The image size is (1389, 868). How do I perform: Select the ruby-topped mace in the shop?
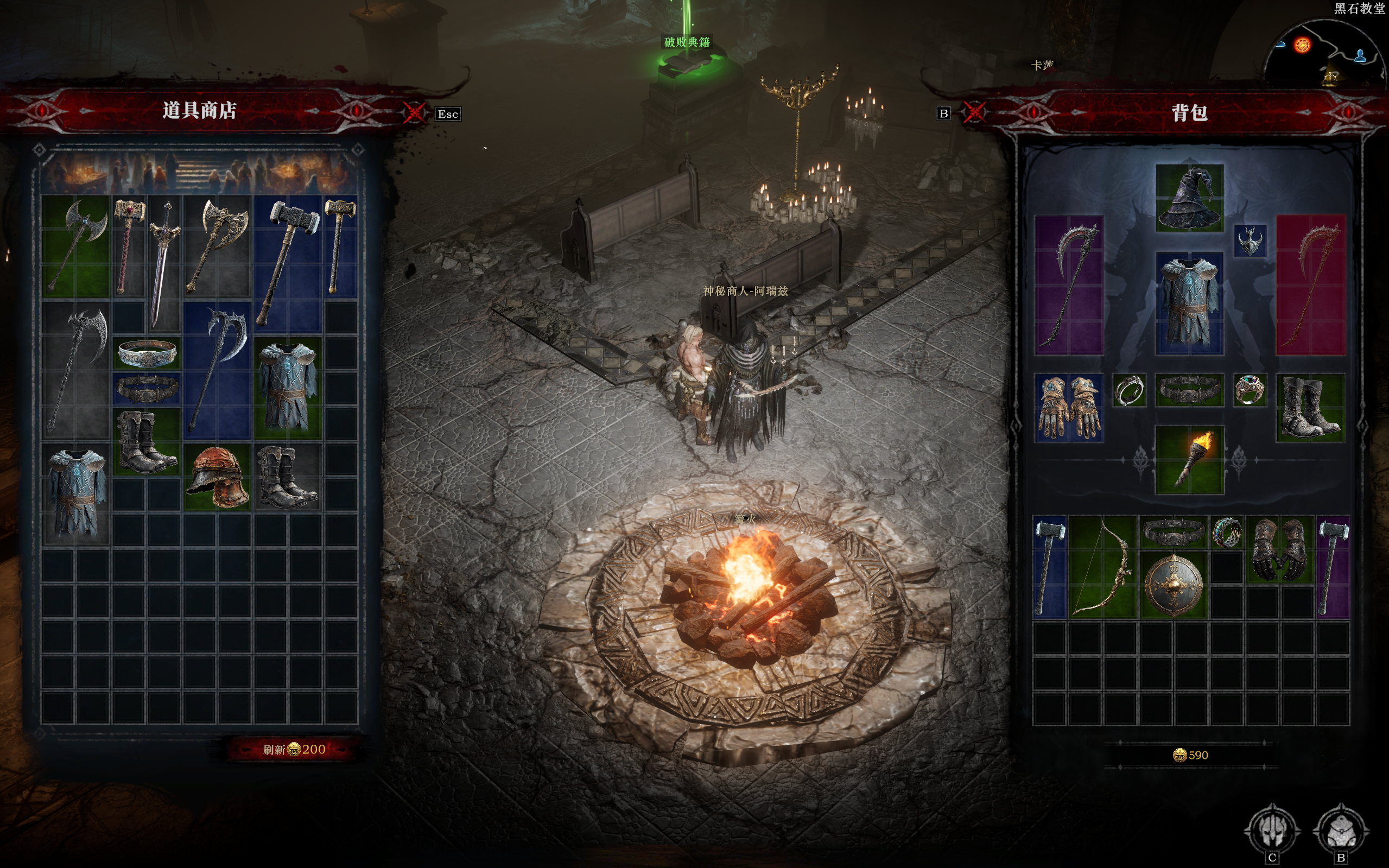pyautogui.click(x=128, y=245)
